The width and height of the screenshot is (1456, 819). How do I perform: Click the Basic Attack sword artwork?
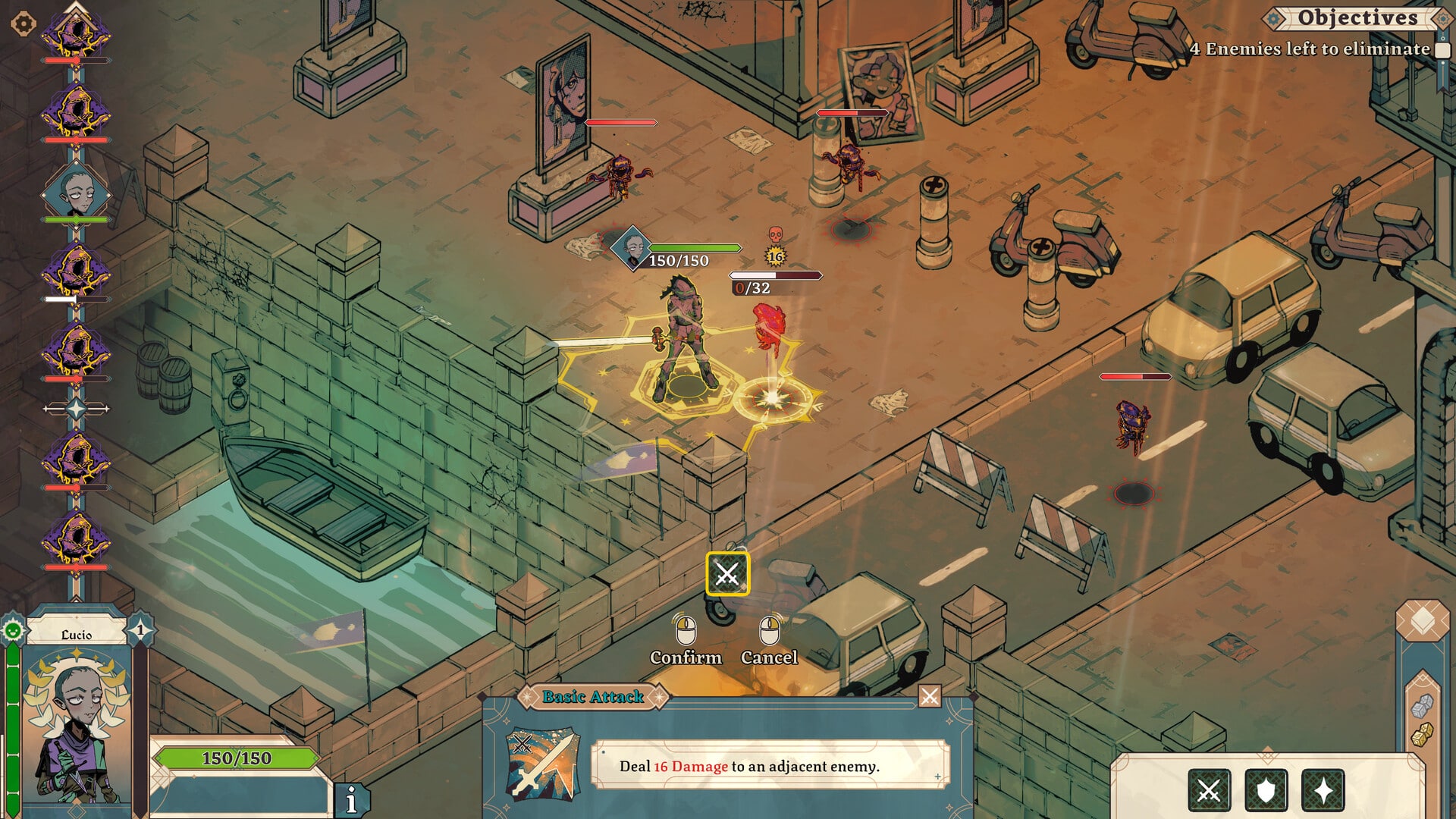pyautogui.click(x=542, y=764)
